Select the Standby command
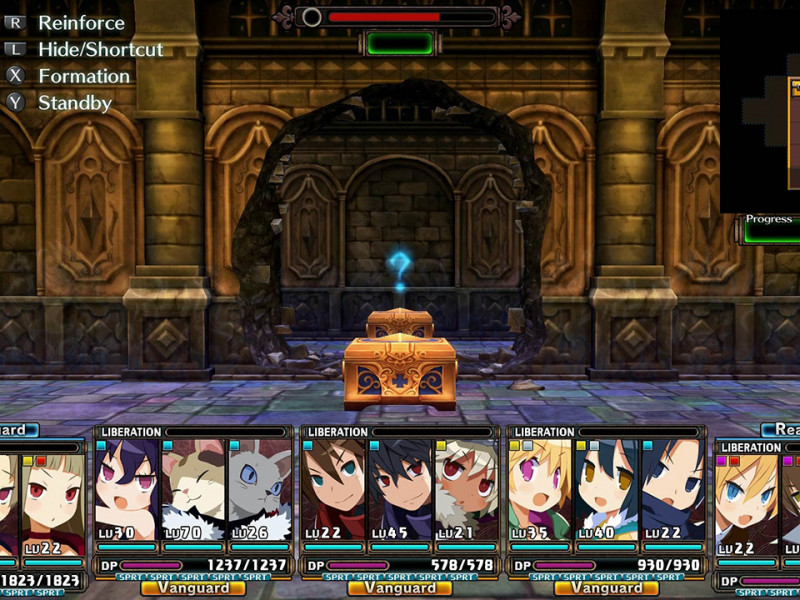 [x=74, y=103]
